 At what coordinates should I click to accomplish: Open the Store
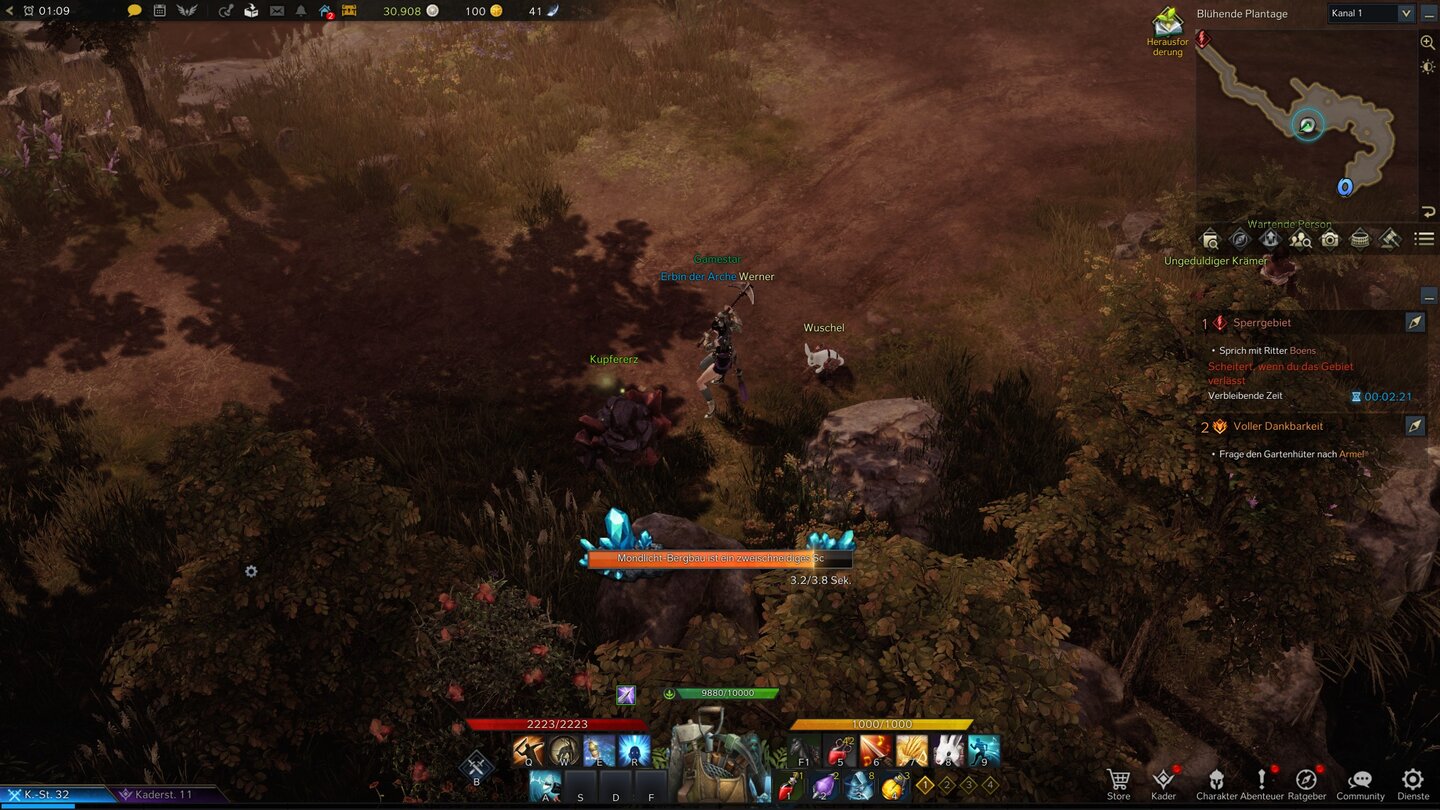(x=1118, y=779)
